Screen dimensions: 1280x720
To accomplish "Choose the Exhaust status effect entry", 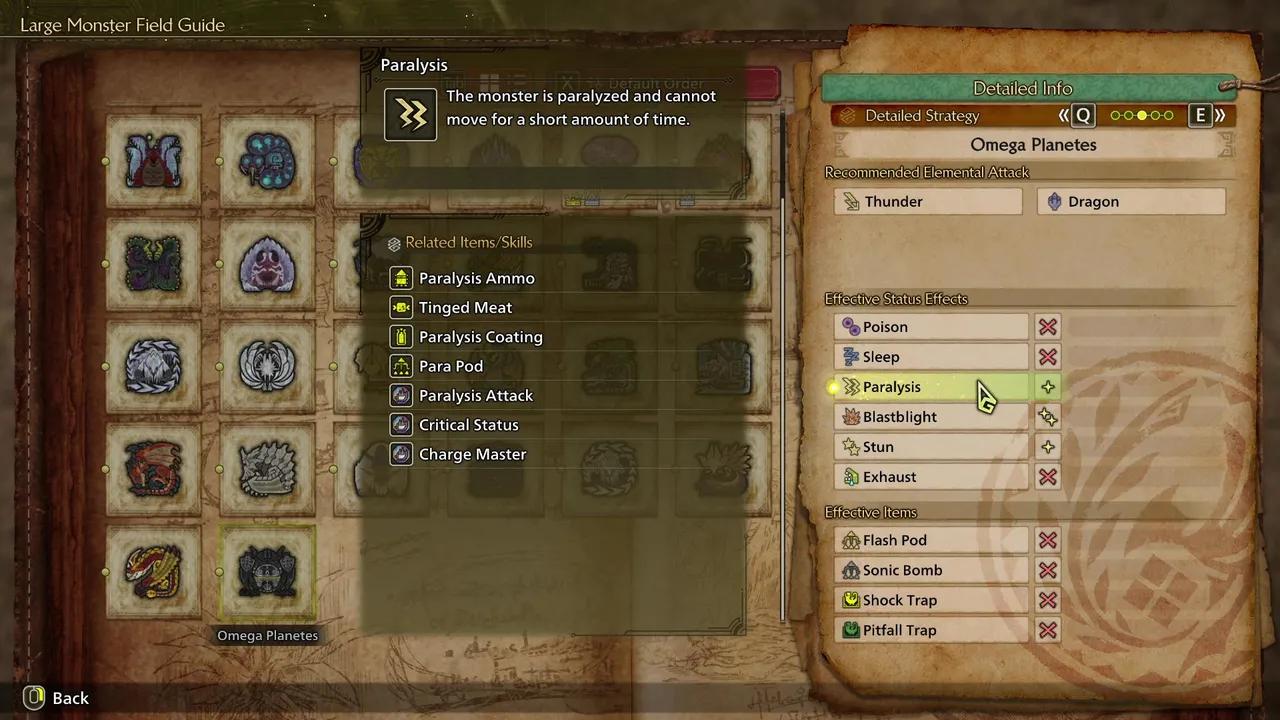I will click(930, 477).
